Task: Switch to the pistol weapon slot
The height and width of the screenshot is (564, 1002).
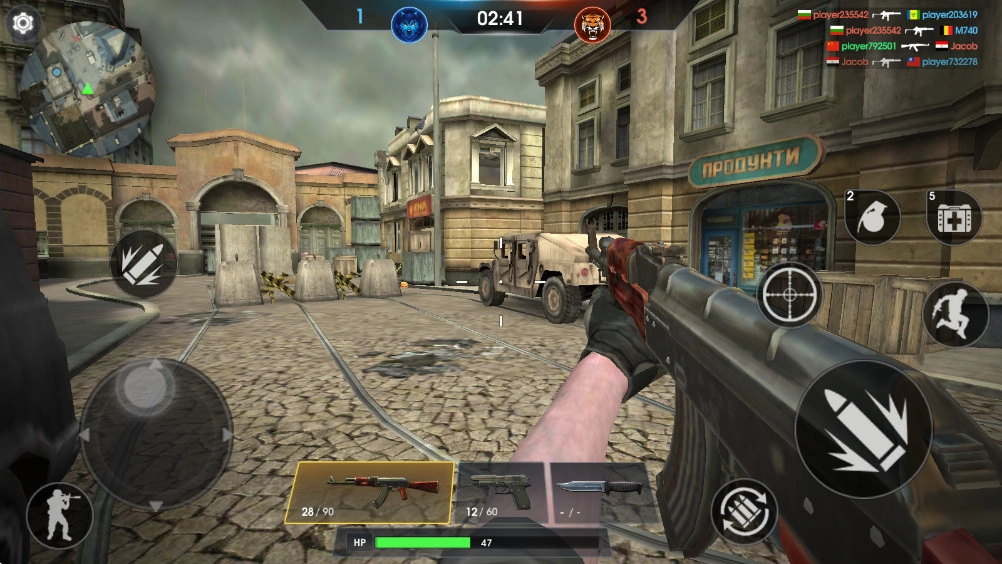Action: 500,492
